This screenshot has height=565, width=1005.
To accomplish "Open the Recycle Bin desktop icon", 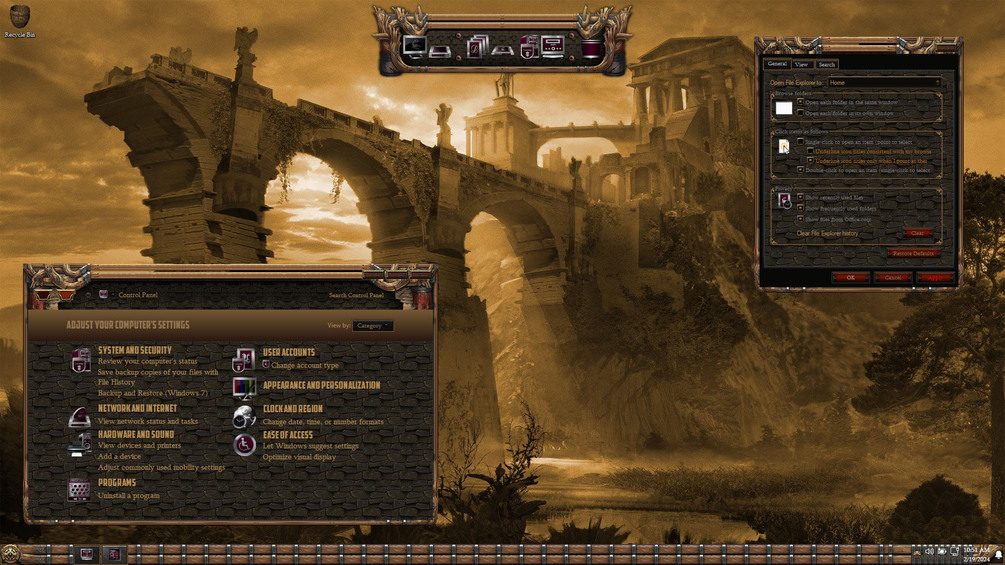I will point(19,19).
